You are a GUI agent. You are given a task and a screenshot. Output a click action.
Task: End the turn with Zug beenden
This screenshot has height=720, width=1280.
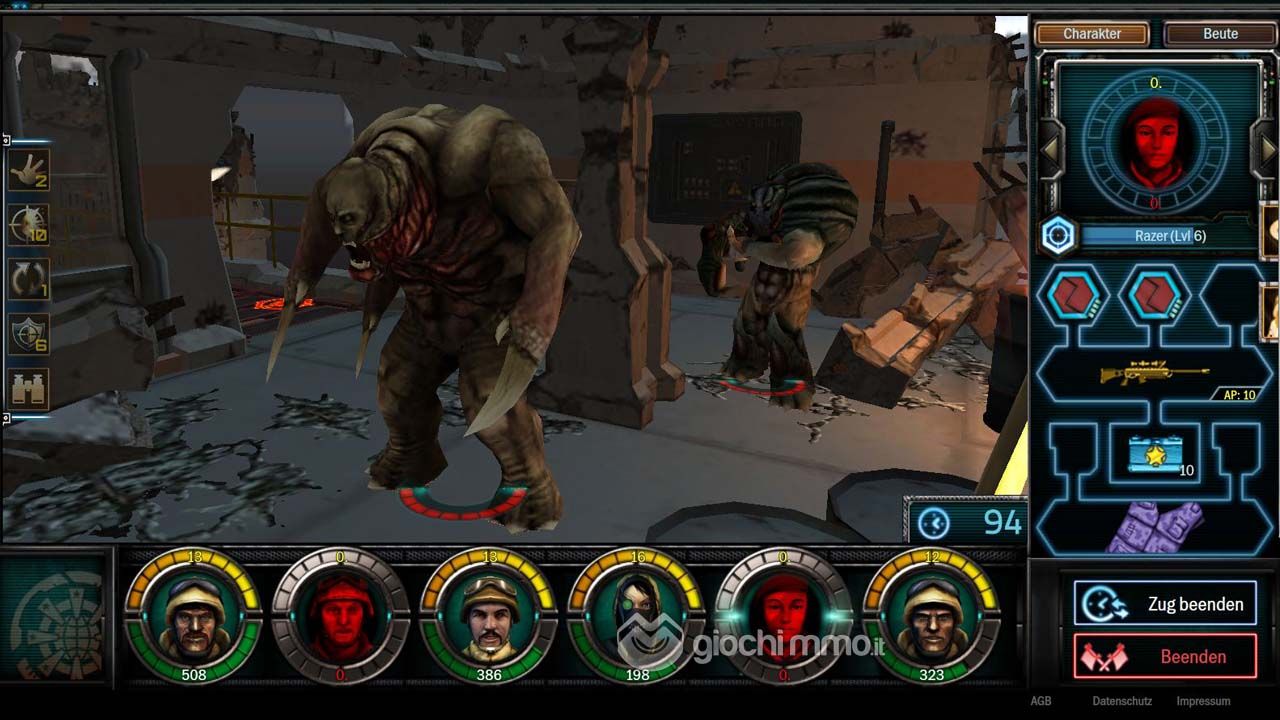(1166, 604)
